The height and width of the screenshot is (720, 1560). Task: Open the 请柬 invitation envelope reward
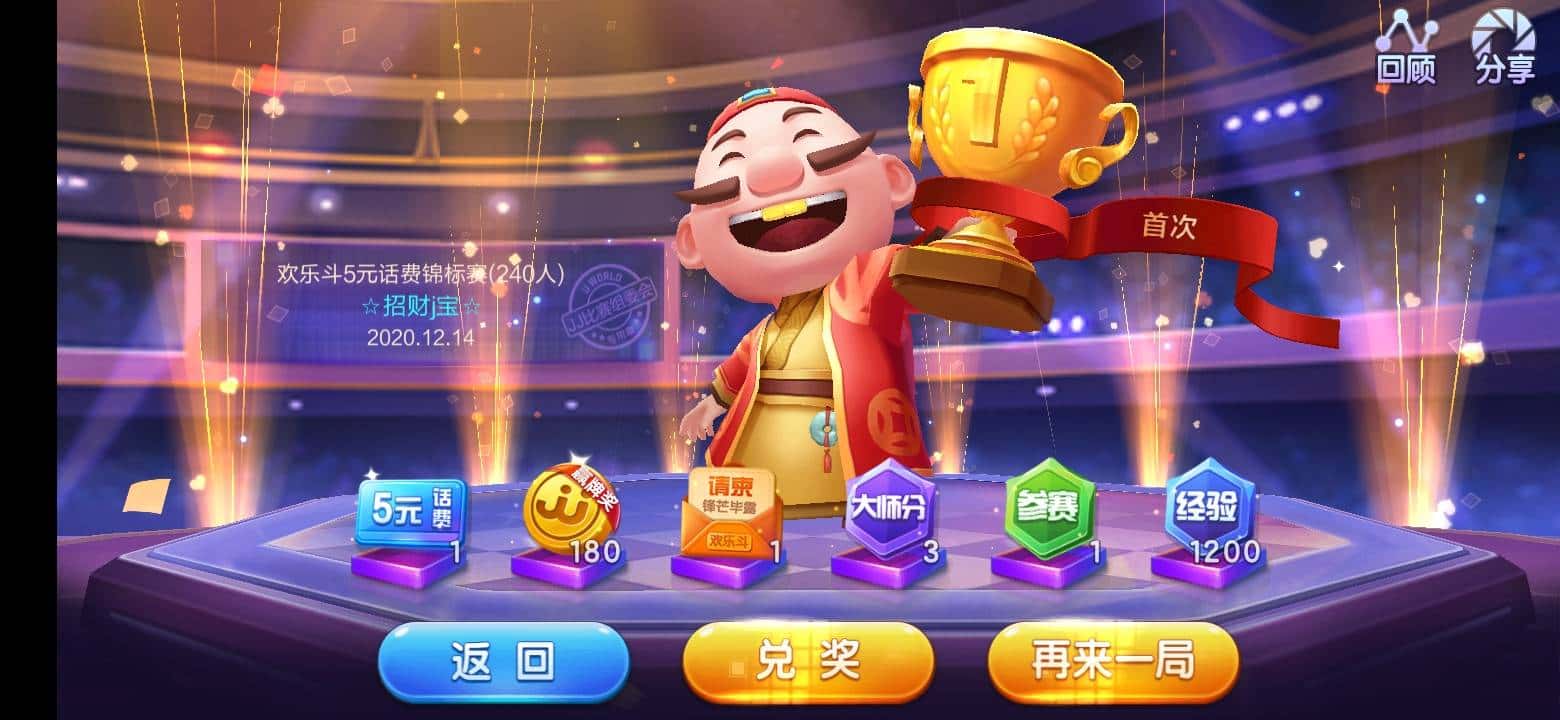coord(732,510)
